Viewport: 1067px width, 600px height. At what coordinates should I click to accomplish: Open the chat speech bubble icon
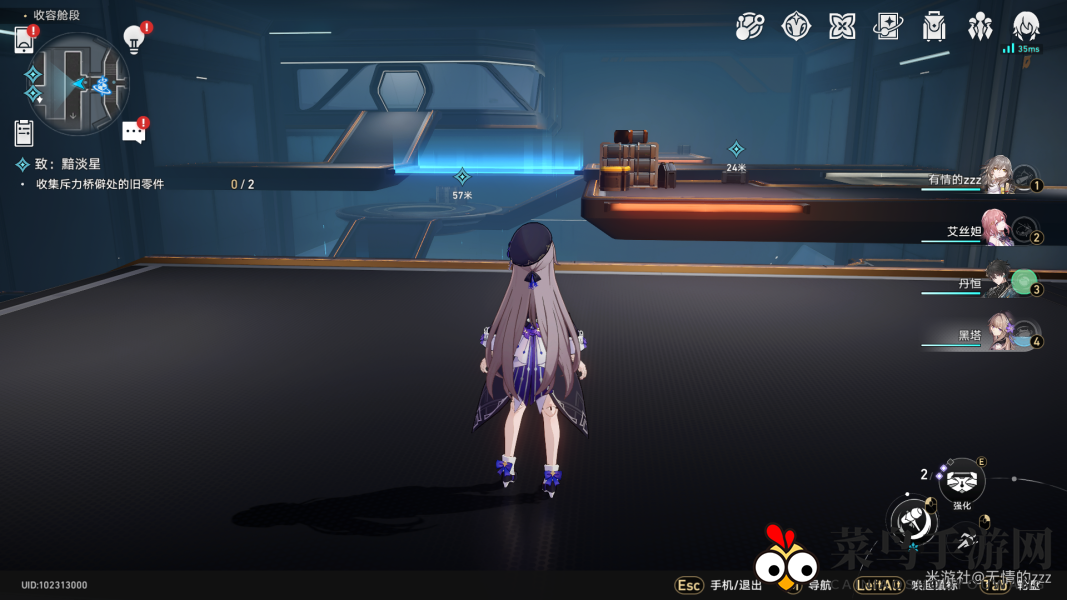134,132
